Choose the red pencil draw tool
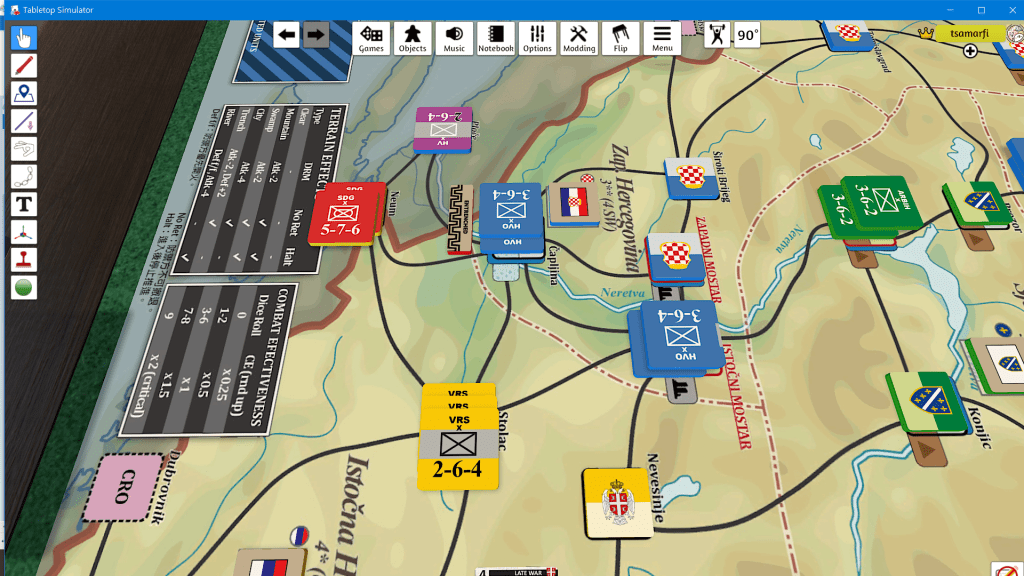Screen dimensions: 1024x576 tap(24, 66)
